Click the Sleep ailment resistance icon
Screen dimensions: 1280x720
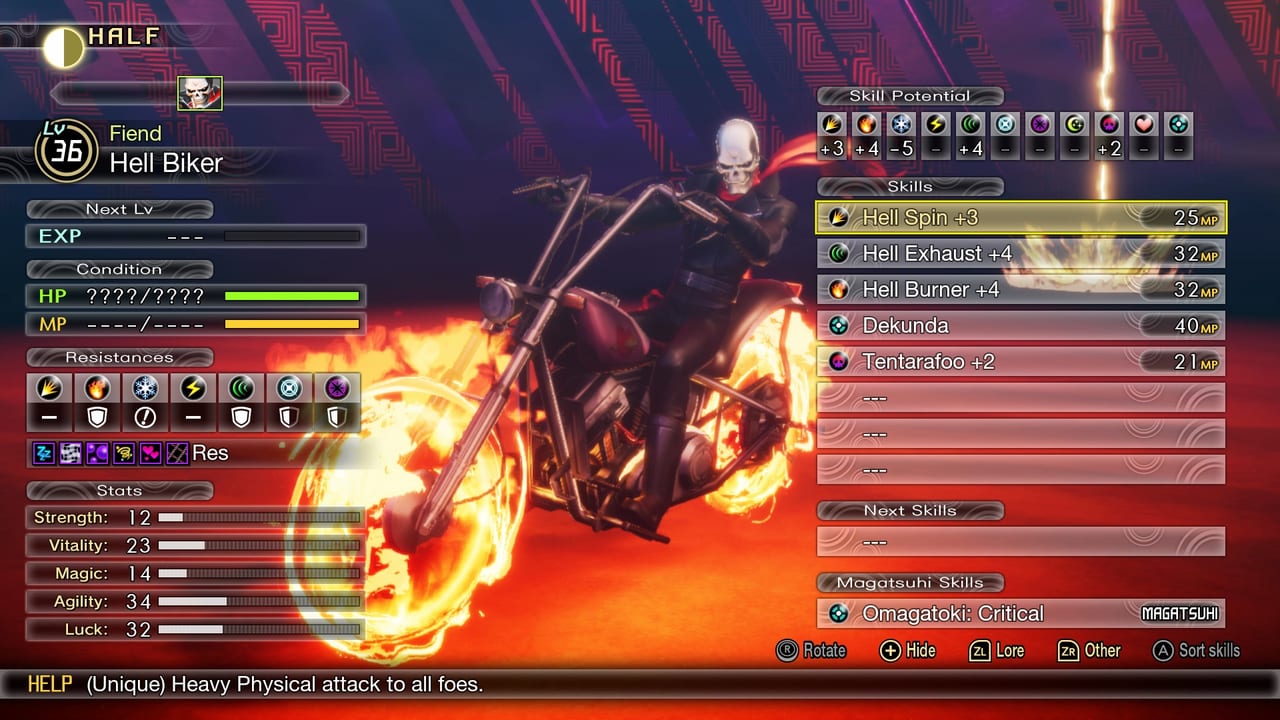[42, 453]
